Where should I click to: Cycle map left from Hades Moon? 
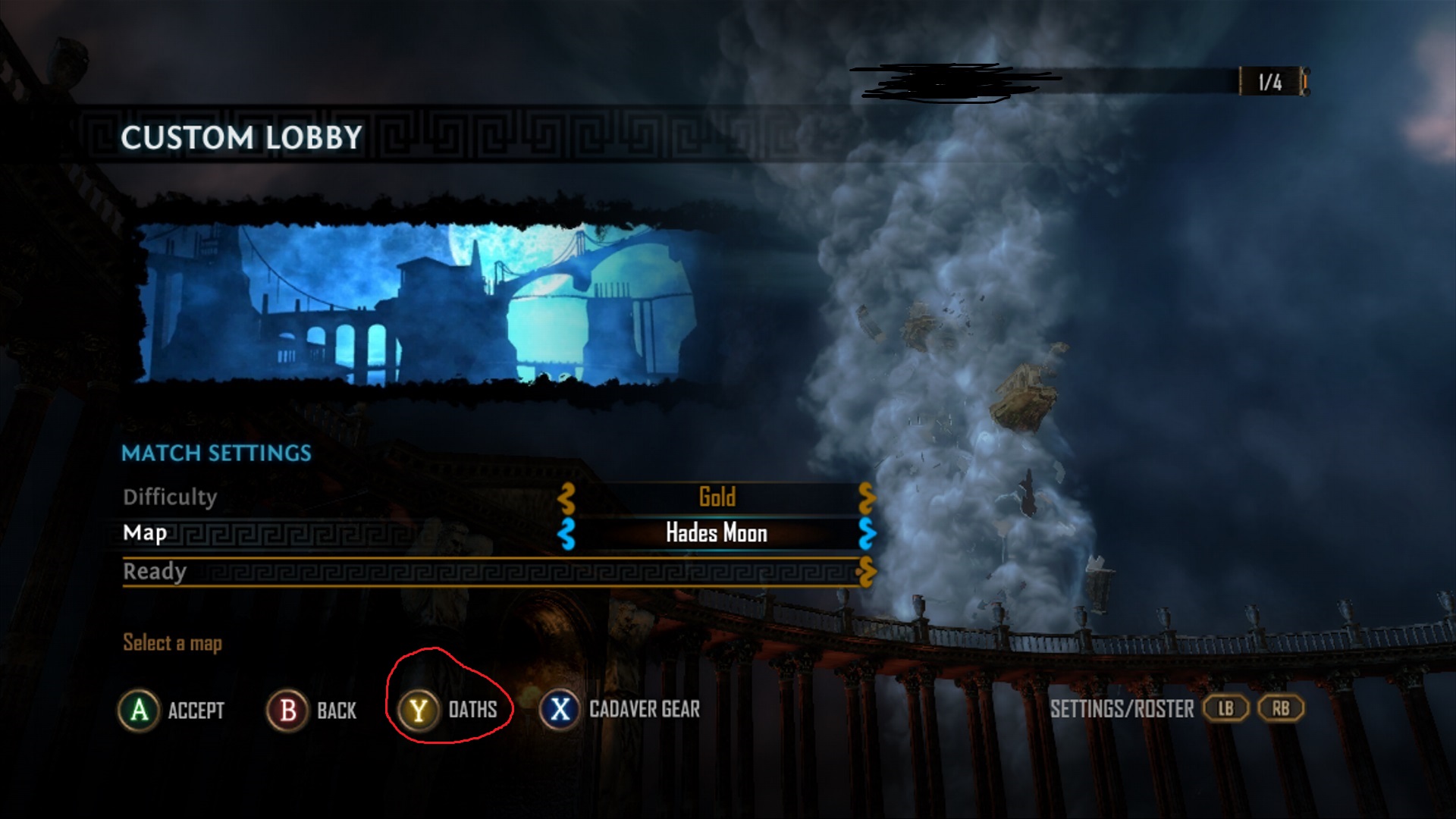point(566,533)
